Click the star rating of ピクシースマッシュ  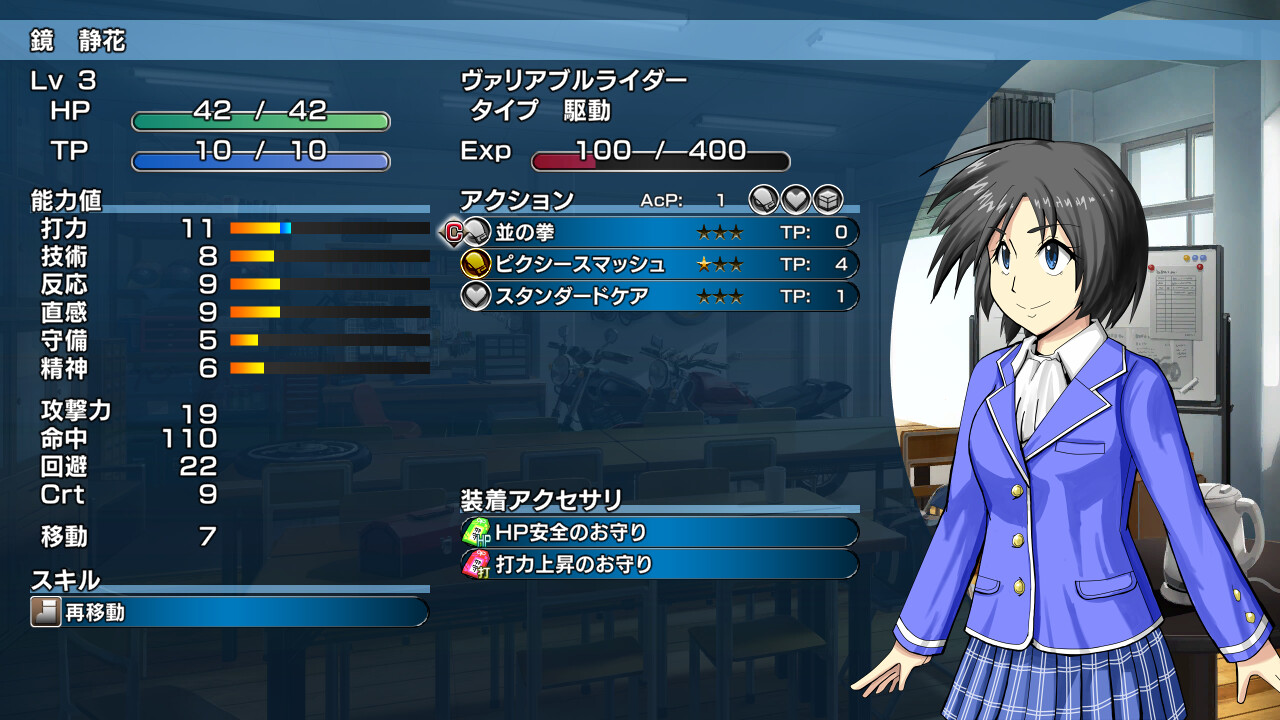pos(721,263)
